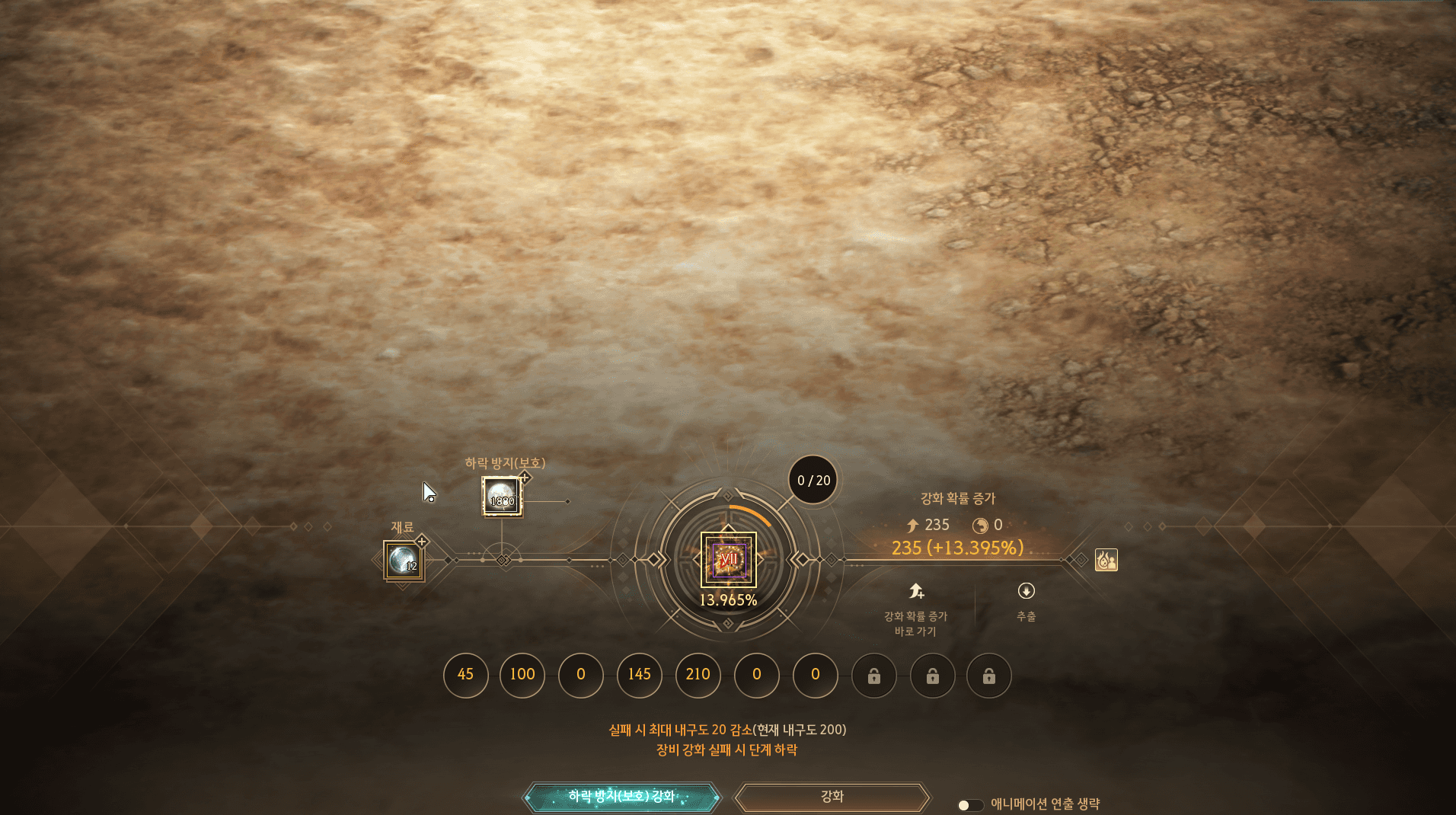Select the 재료 material slot

point(404,561)
